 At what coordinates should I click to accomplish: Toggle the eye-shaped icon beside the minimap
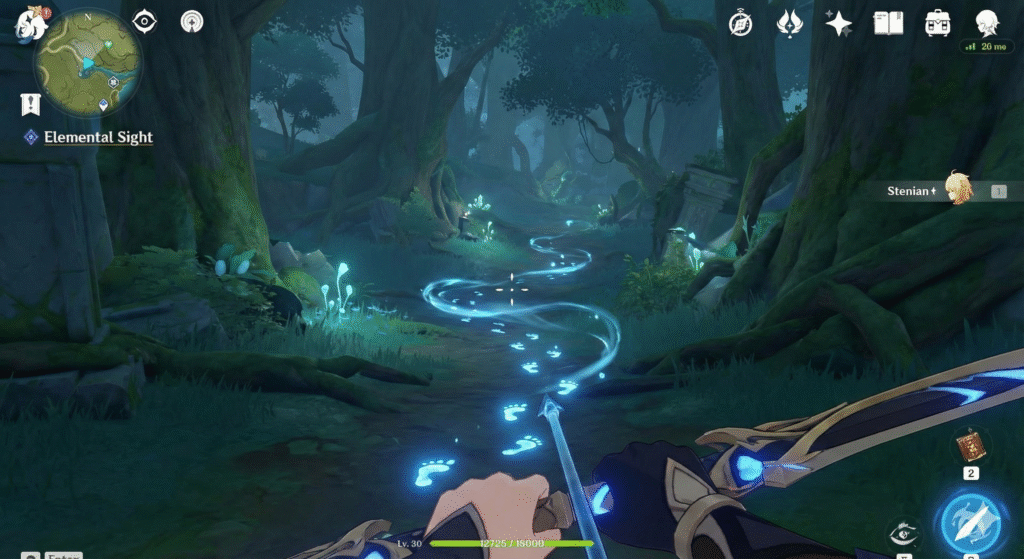pyautogui.click(x=146, y=21)
